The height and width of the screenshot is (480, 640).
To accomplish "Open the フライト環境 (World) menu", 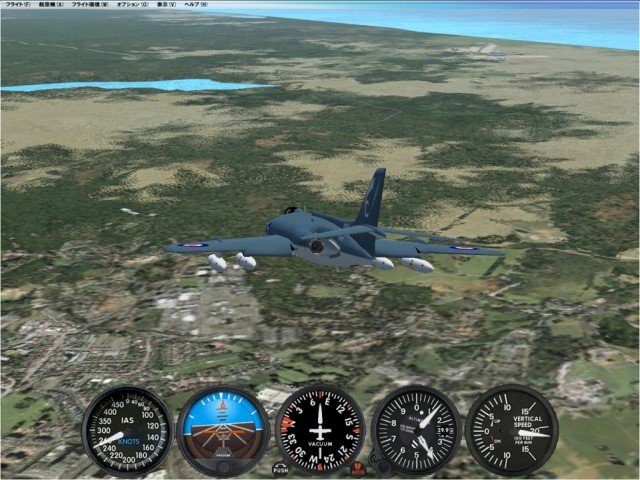I will (91, 4).
